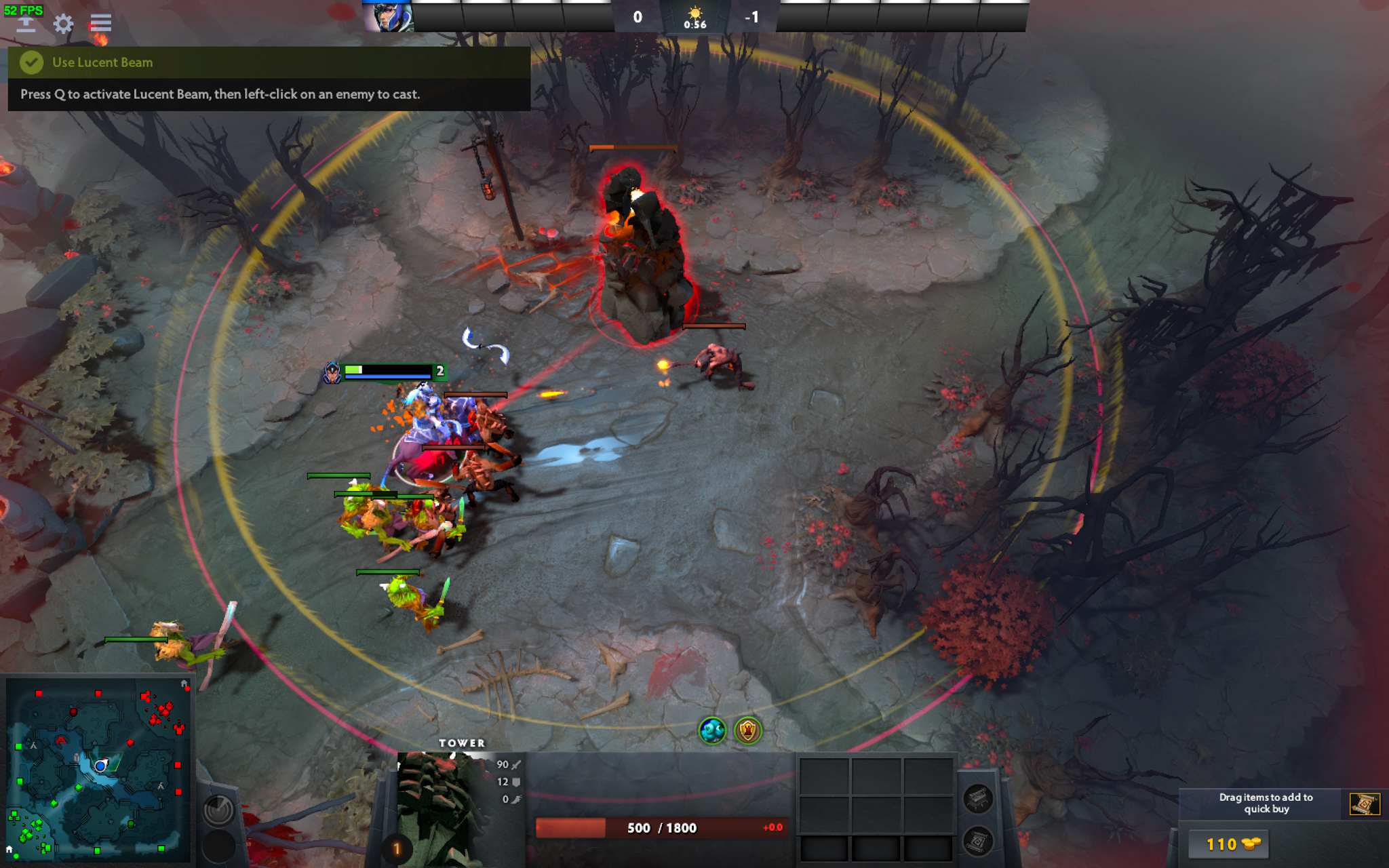
Task: Select the Luna hero portrait in top bar
Action: coord(387,17)
